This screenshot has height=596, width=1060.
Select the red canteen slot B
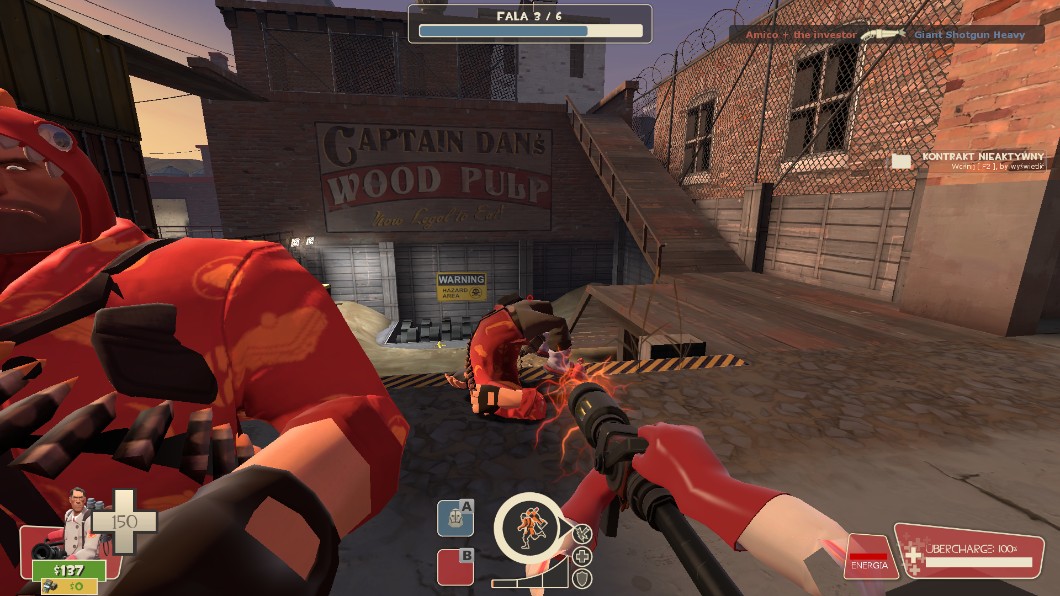point(455,567)
